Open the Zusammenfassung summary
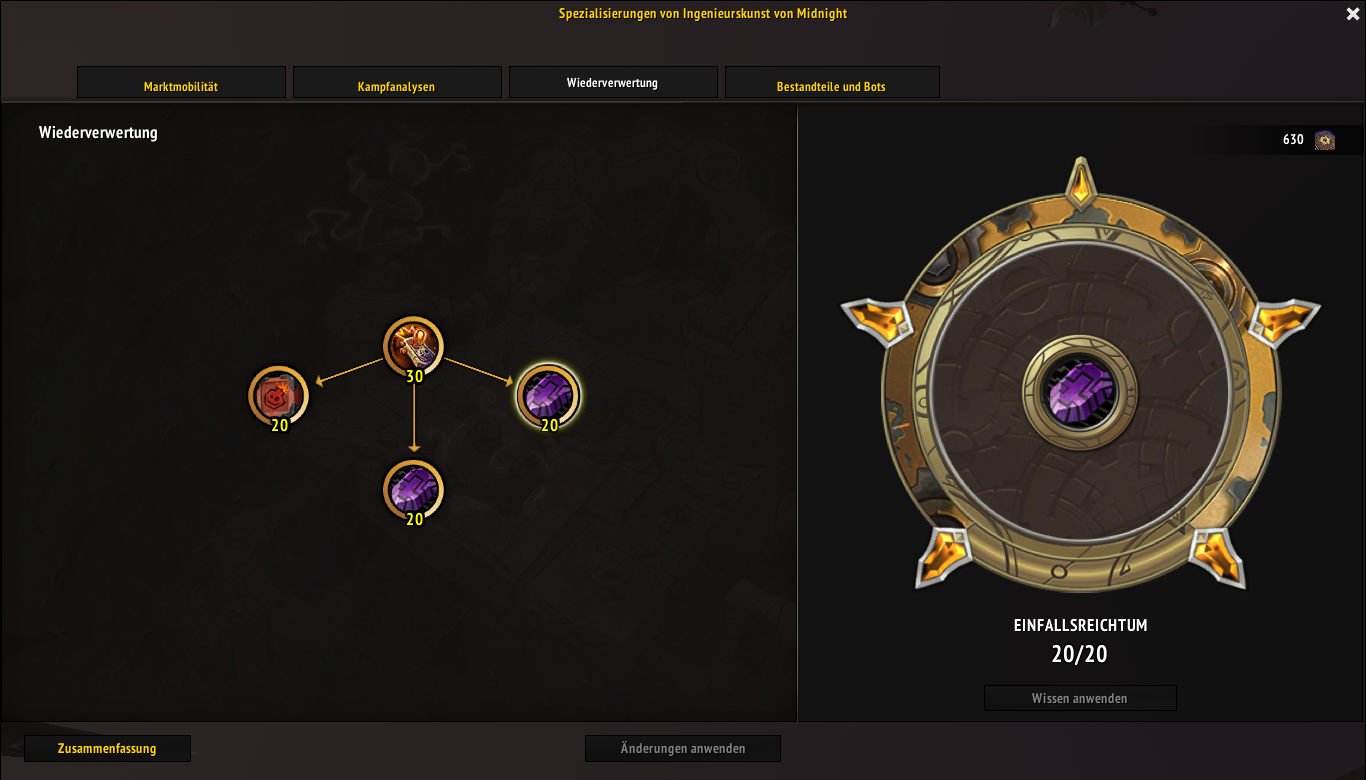 107,748
